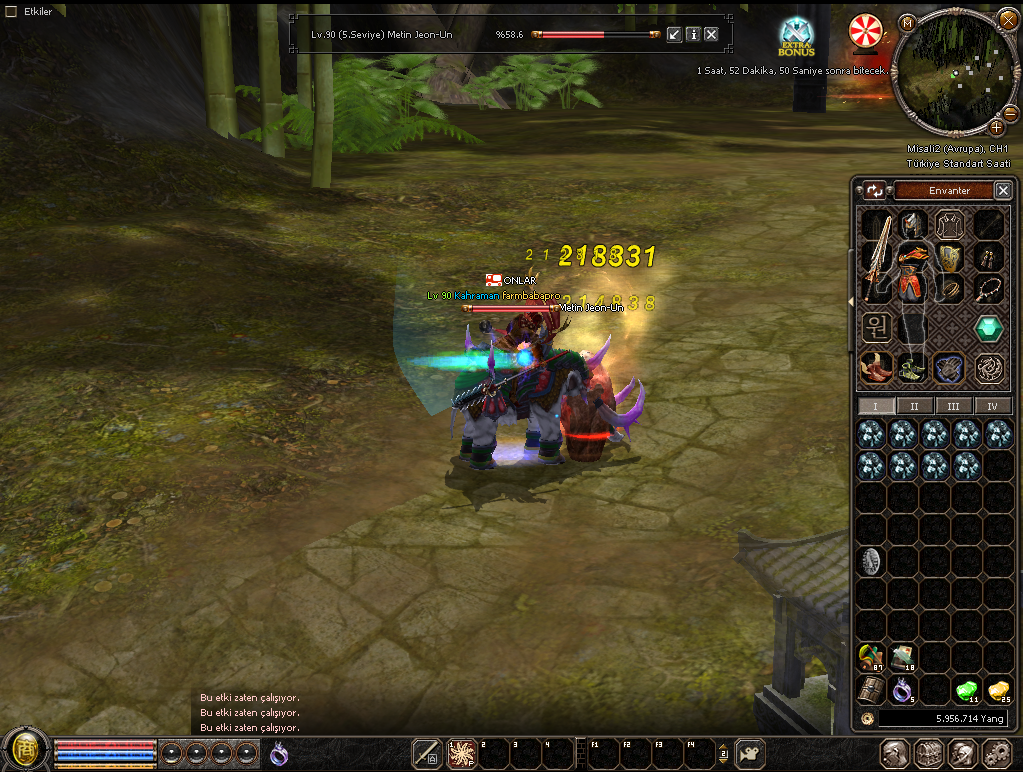The height and width of the screenshot is (772, 1023).
Task: Show info for the targeted Metin Jeon-Un
Action: point(692,34)
